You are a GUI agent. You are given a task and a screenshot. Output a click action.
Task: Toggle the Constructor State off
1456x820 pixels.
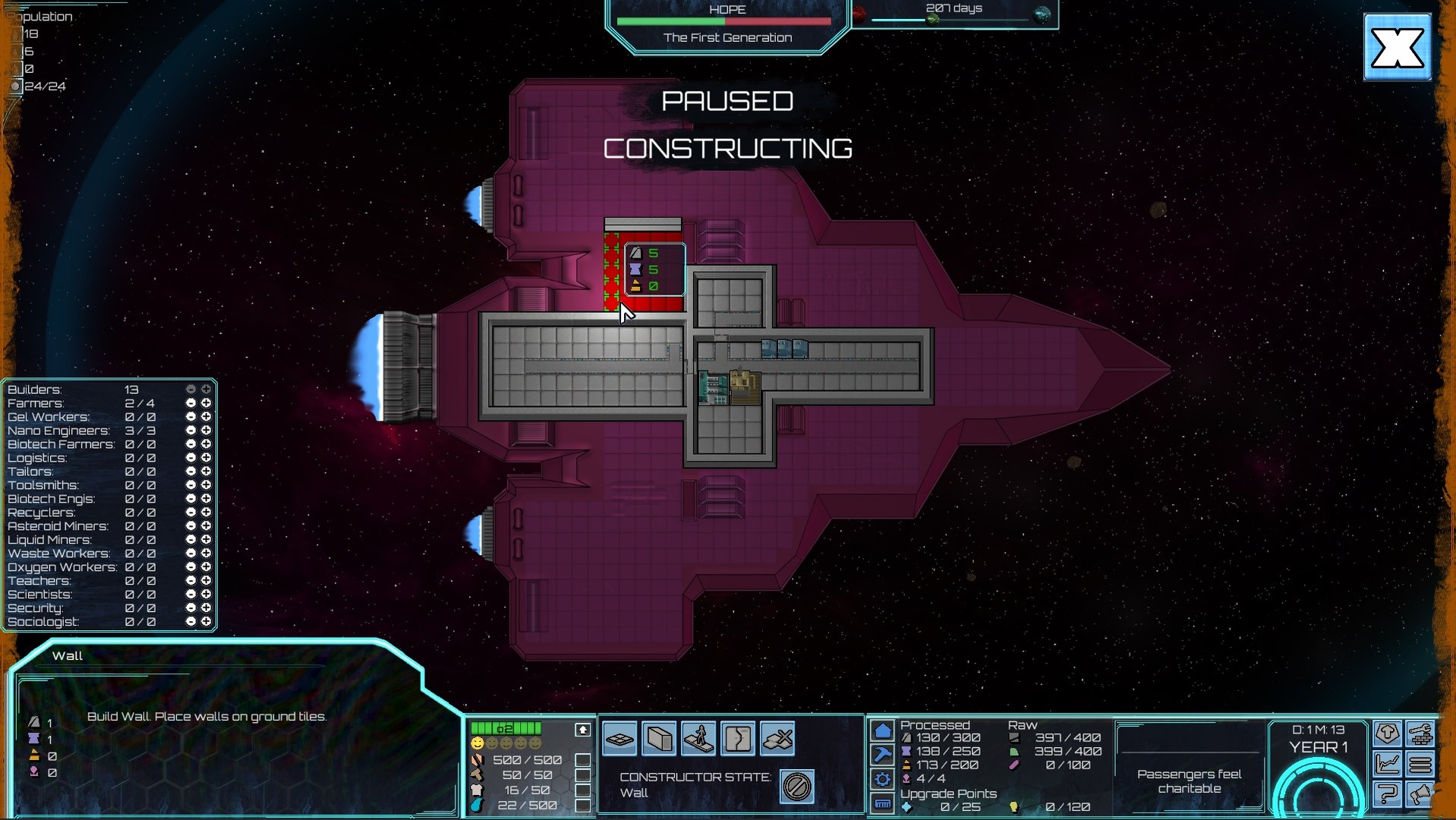click(x=797, y=786)
